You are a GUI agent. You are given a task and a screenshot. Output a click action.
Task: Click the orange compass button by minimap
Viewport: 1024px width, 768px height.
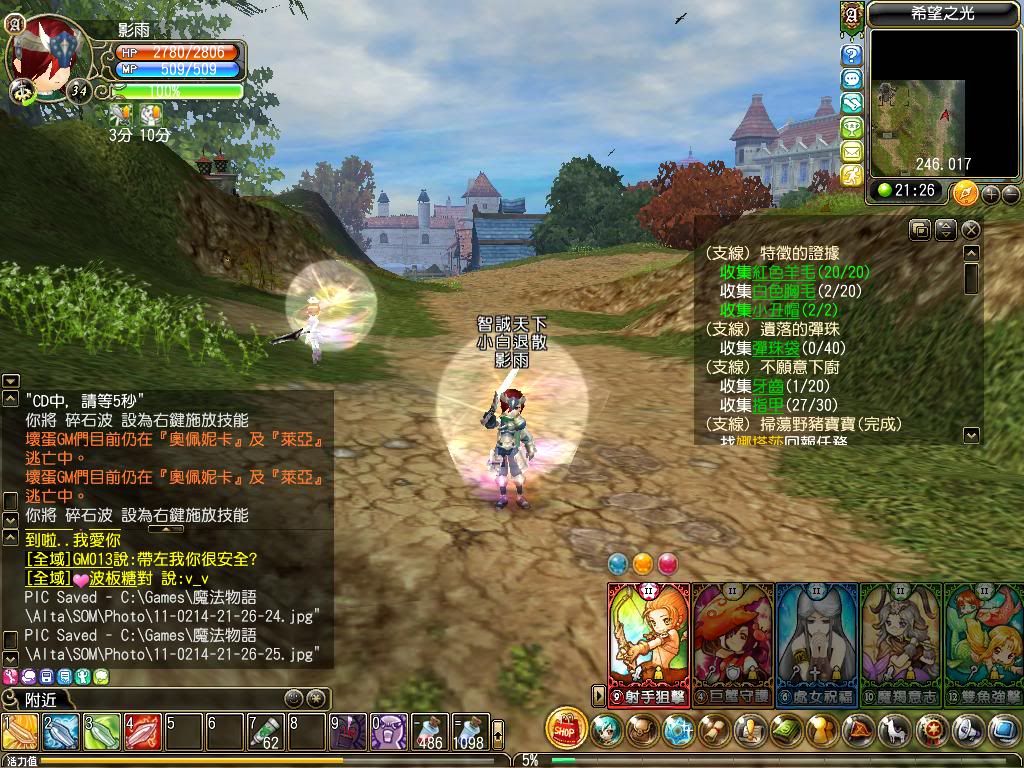pyautogui.click(x=965, y=192)
